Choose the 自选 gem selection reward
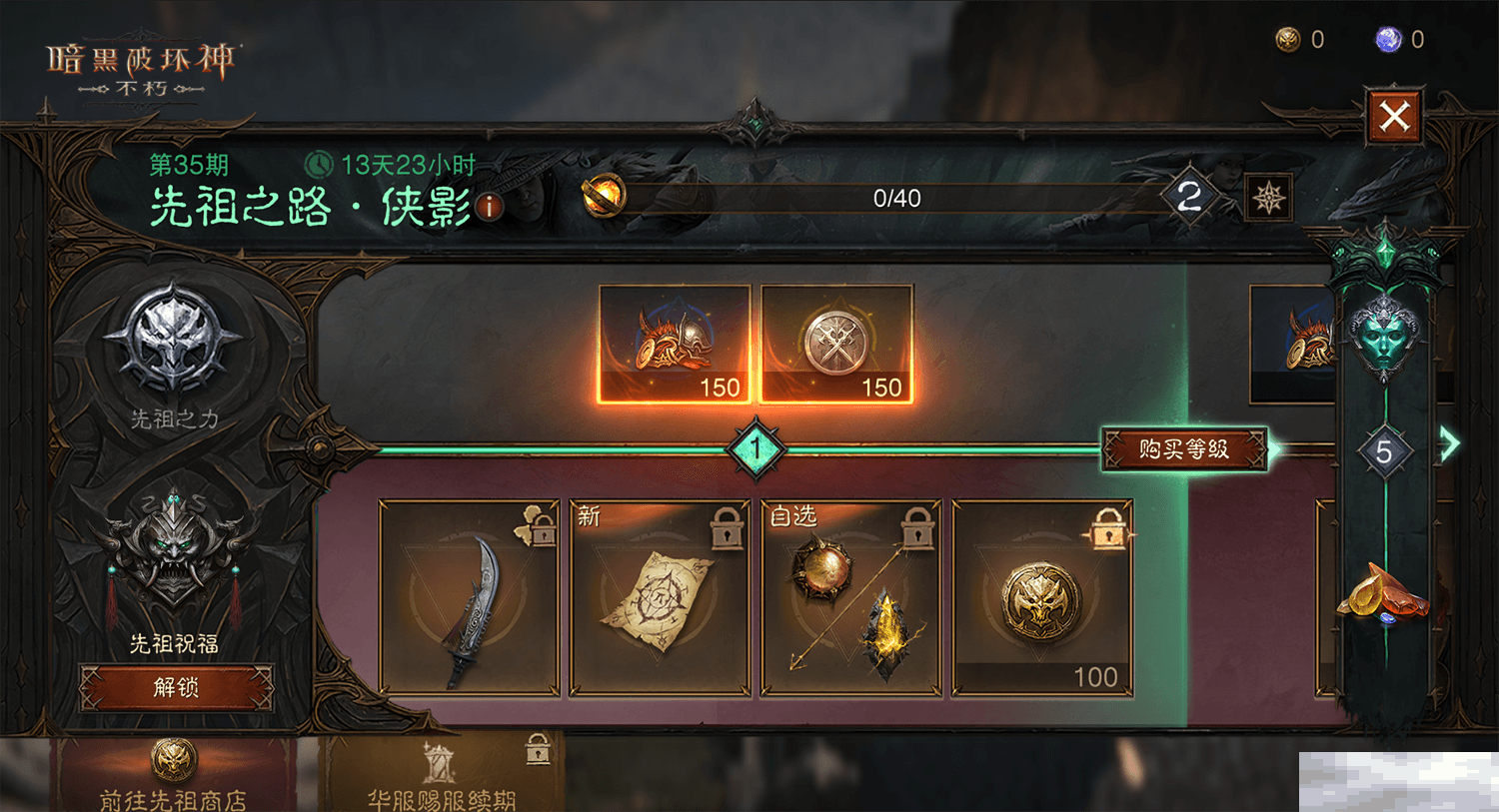Image resolution: width=1499 pixels, height=812 pixels. point(851,597)
